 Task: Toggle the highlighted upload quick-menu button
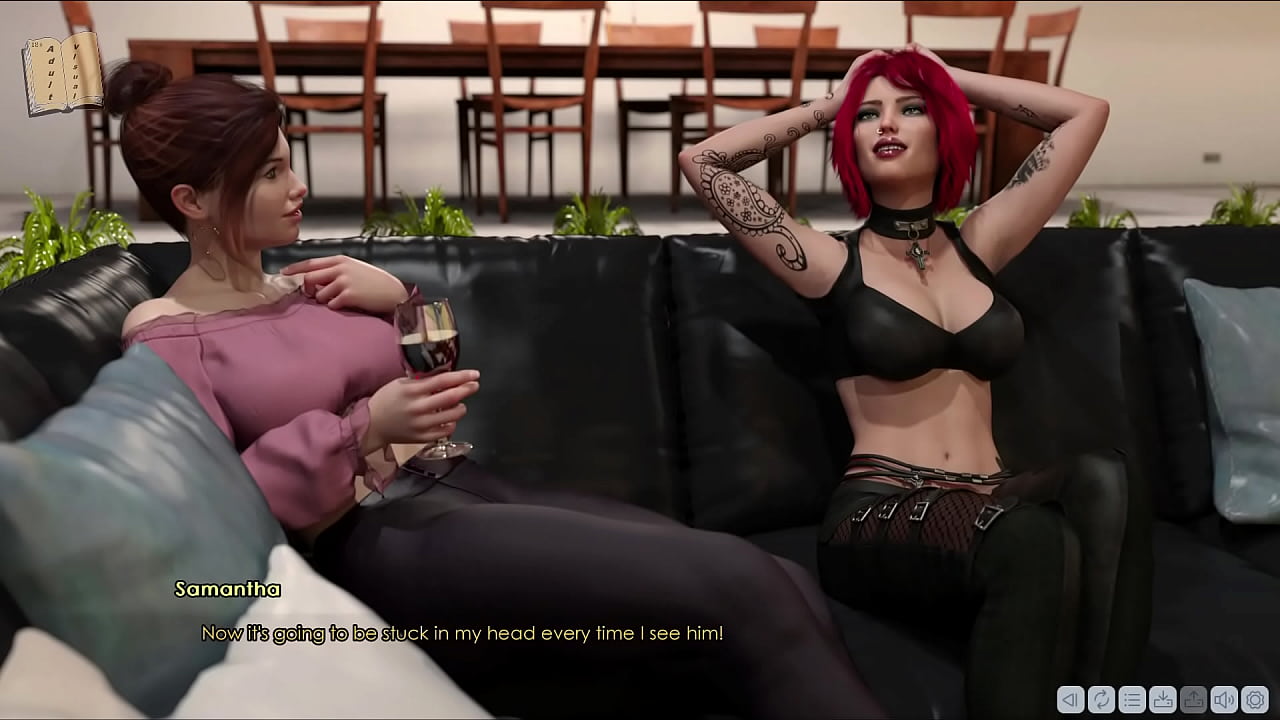(1194, 701)
